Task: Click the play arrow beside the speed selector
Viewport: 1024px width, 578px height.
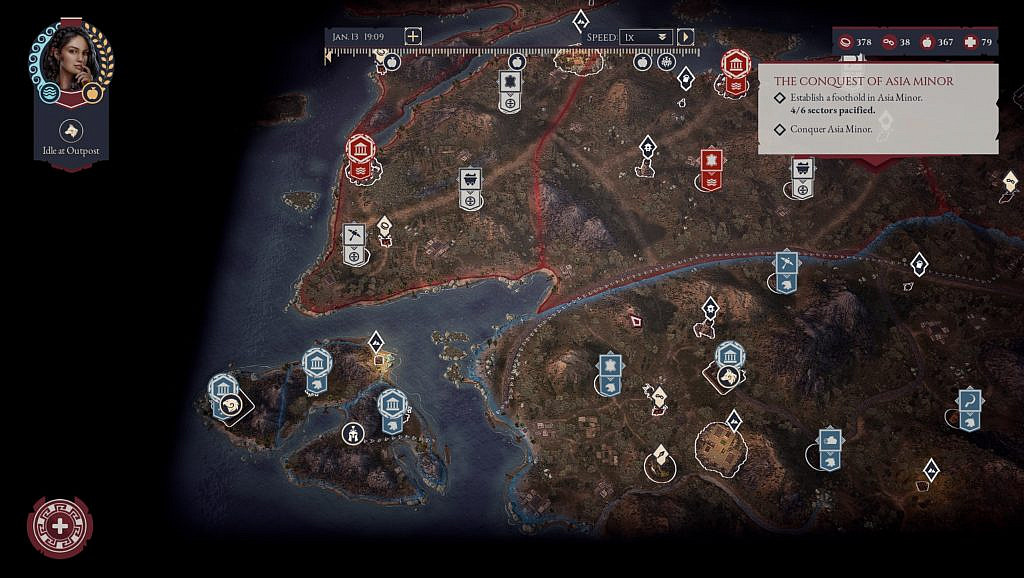Action: click(686, 37)
